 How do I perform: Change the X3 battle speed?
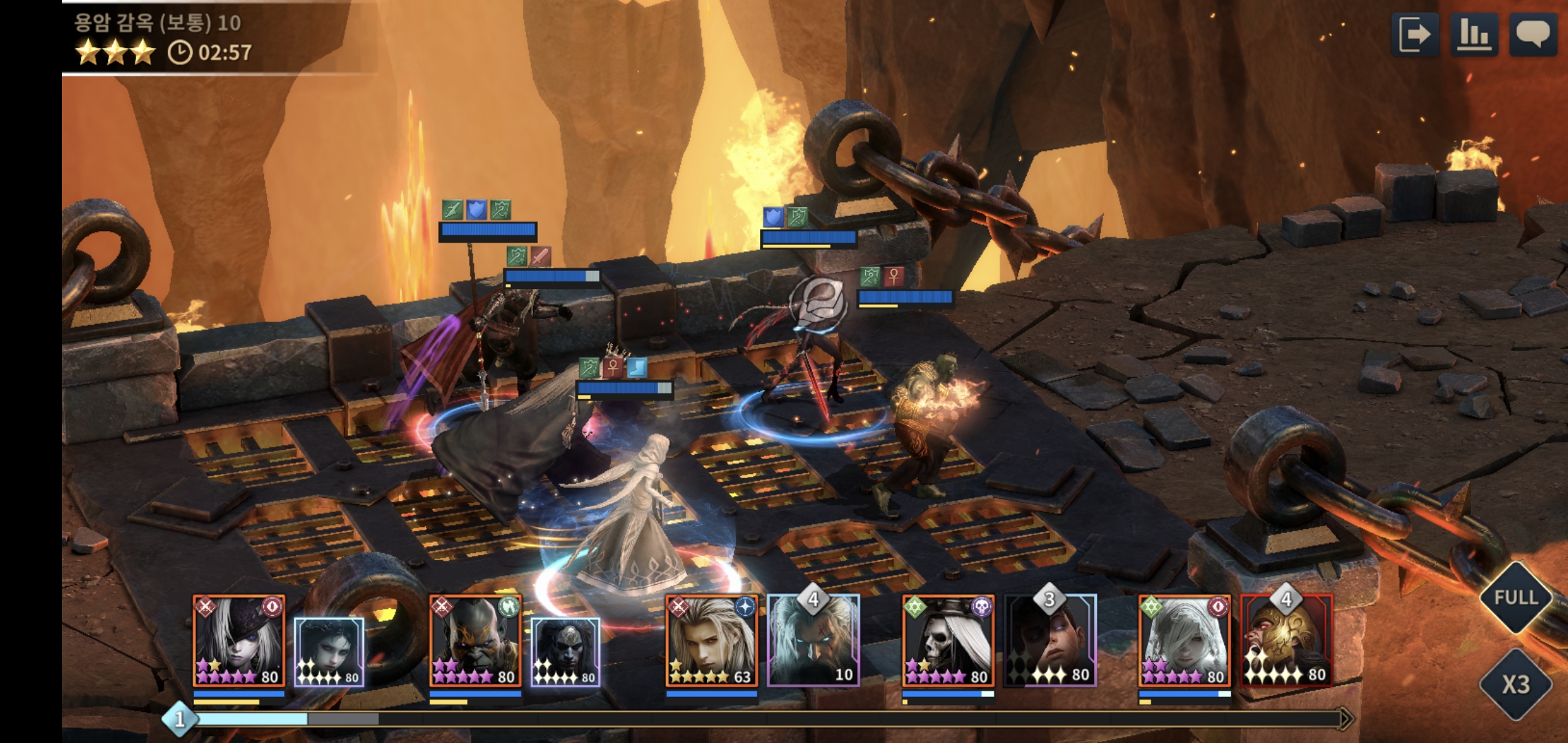coord(1515,685)
